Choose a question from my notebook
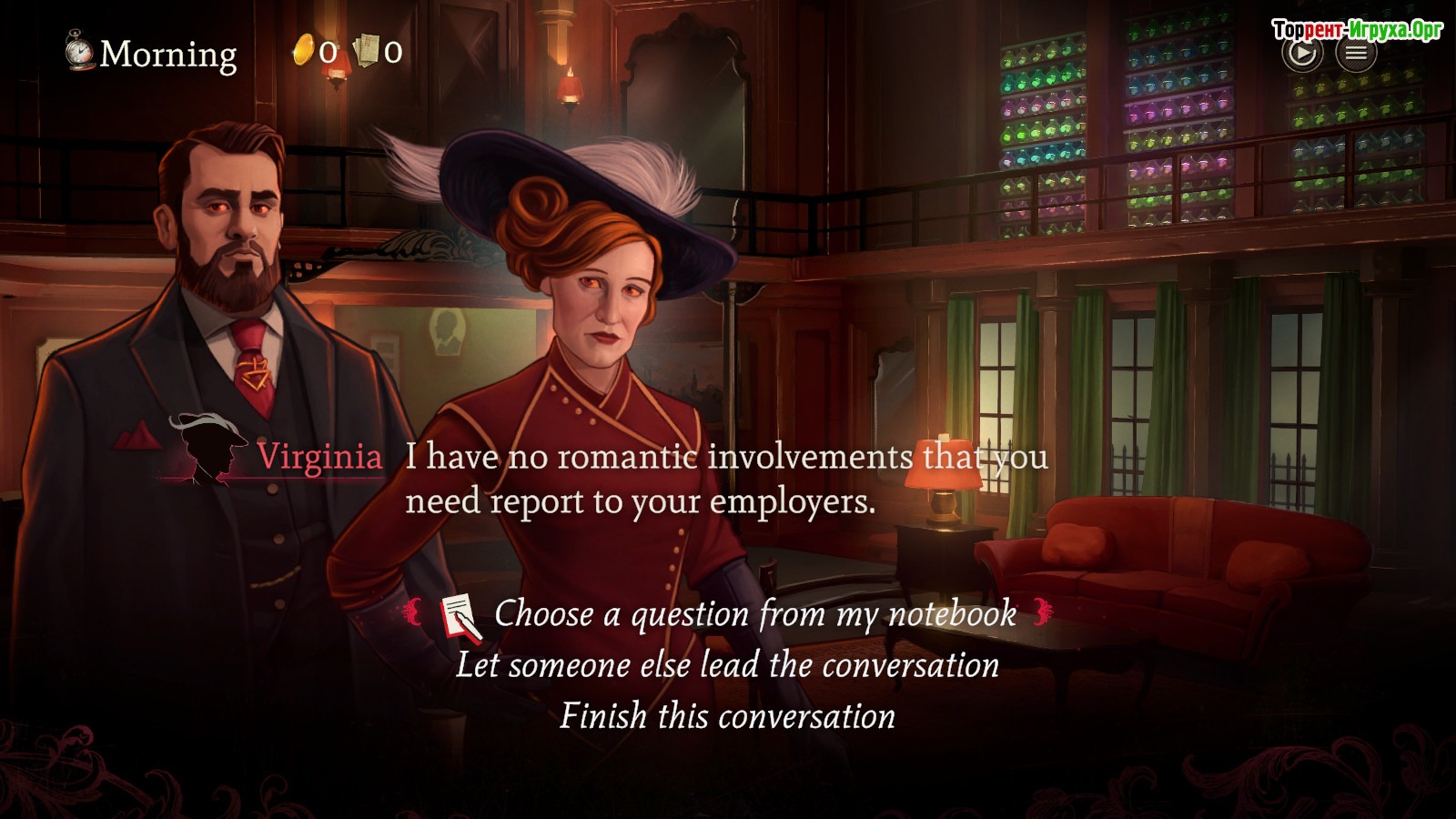Image resolution: width=1456 pixels, height=819 pixels. pos(754,614)
